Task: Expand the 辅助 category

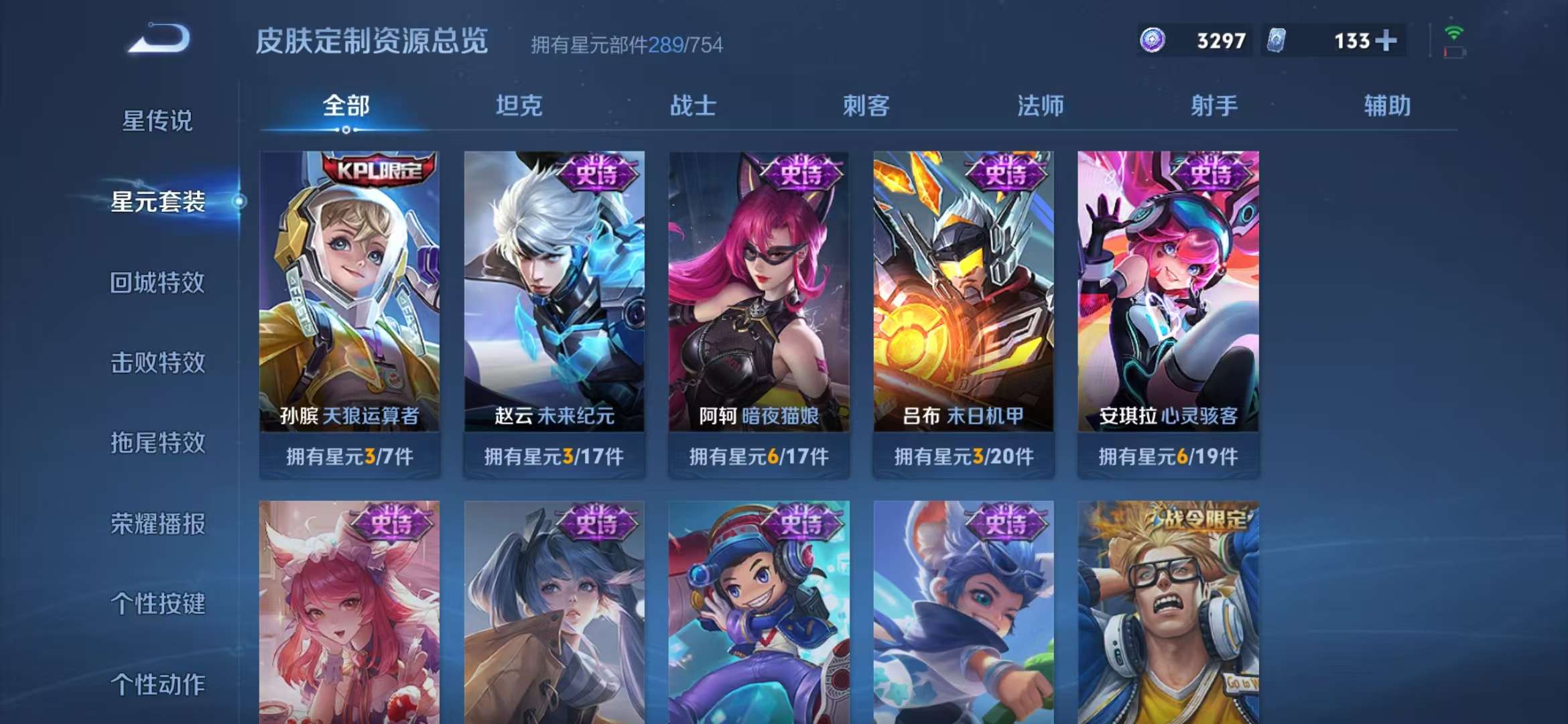Action: click(1387, 105)
